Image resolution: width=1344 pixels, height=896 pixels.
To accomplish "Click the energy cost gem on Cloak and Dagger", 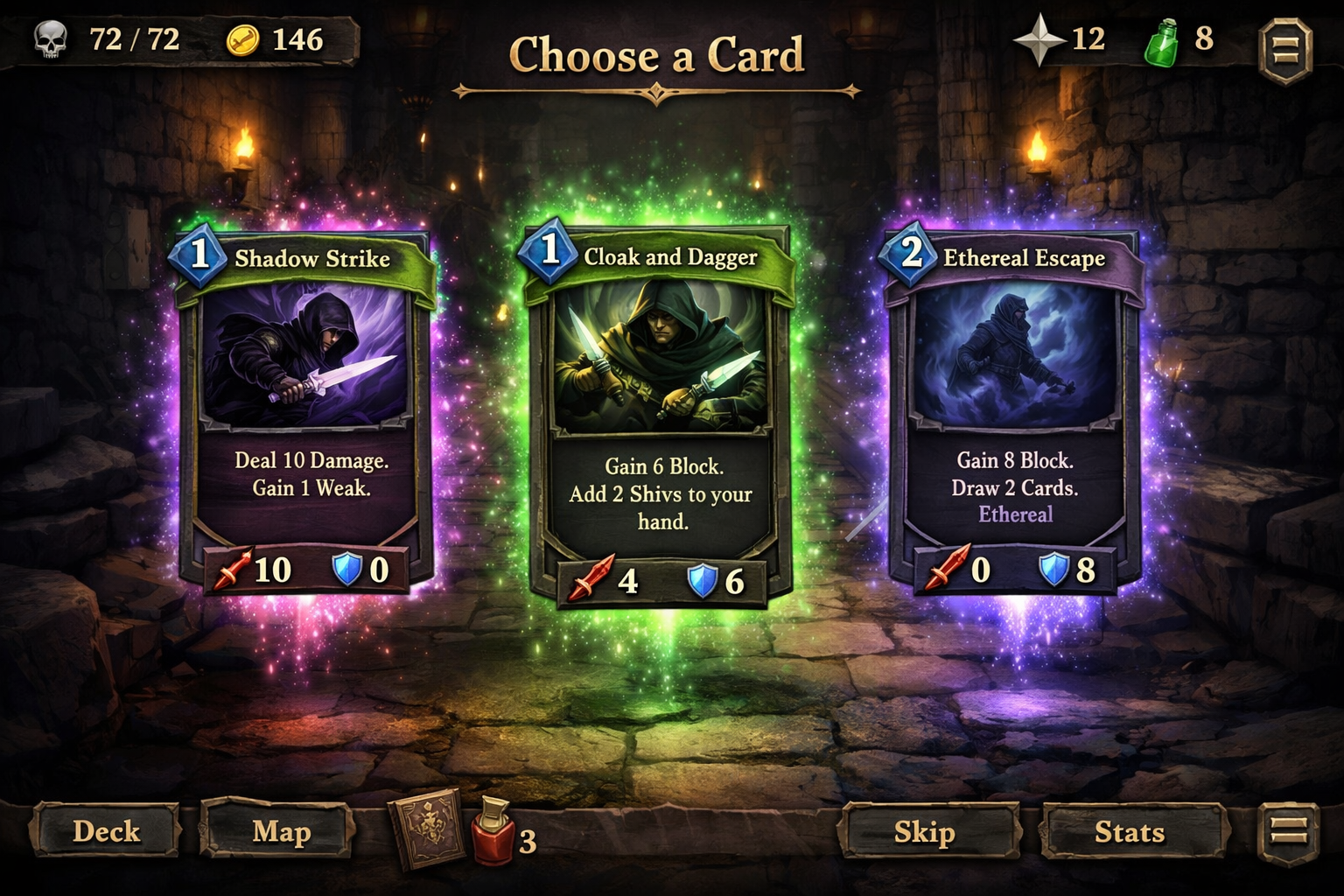I will click(549, 255).
